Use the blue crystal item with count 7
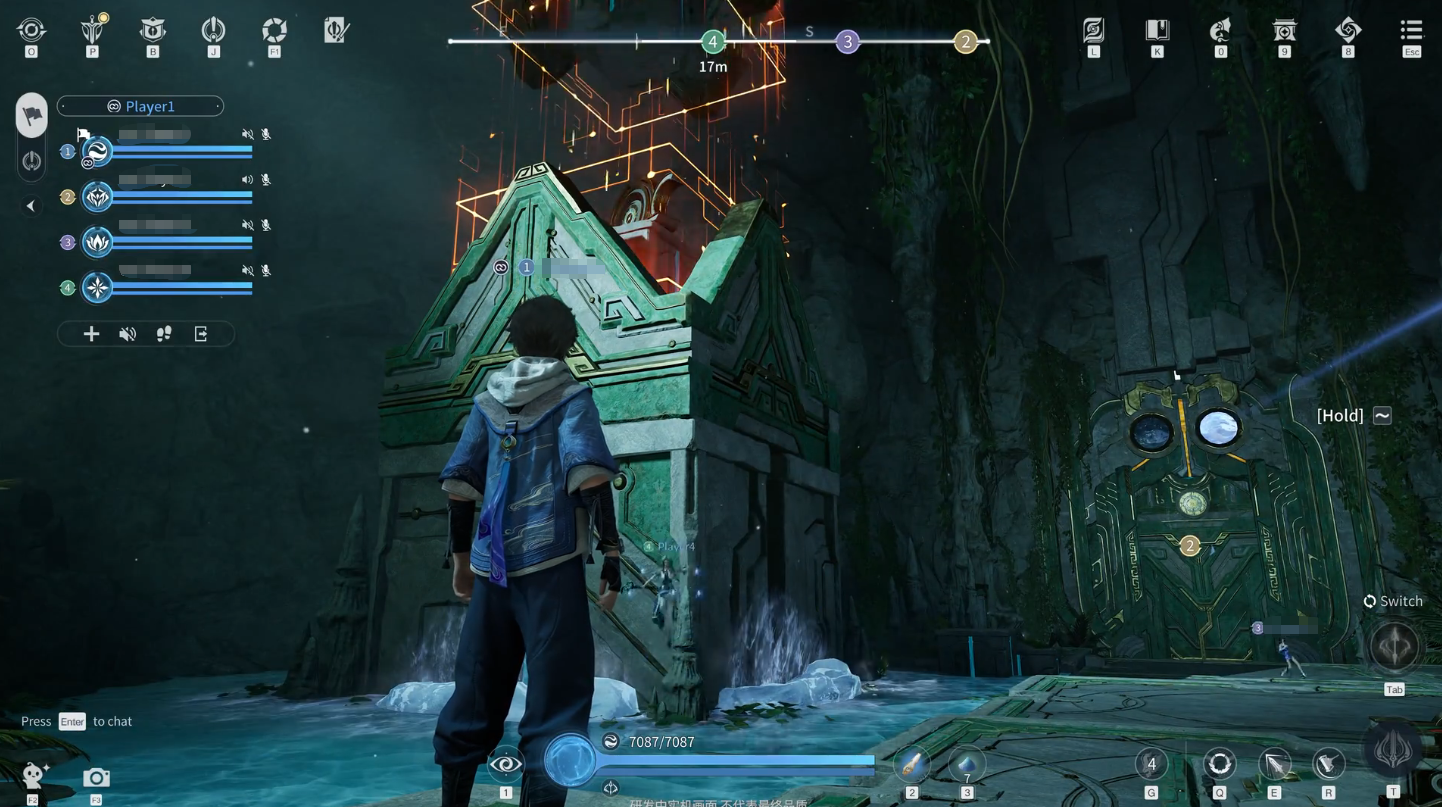1442x807 pixels. [966, 765]
